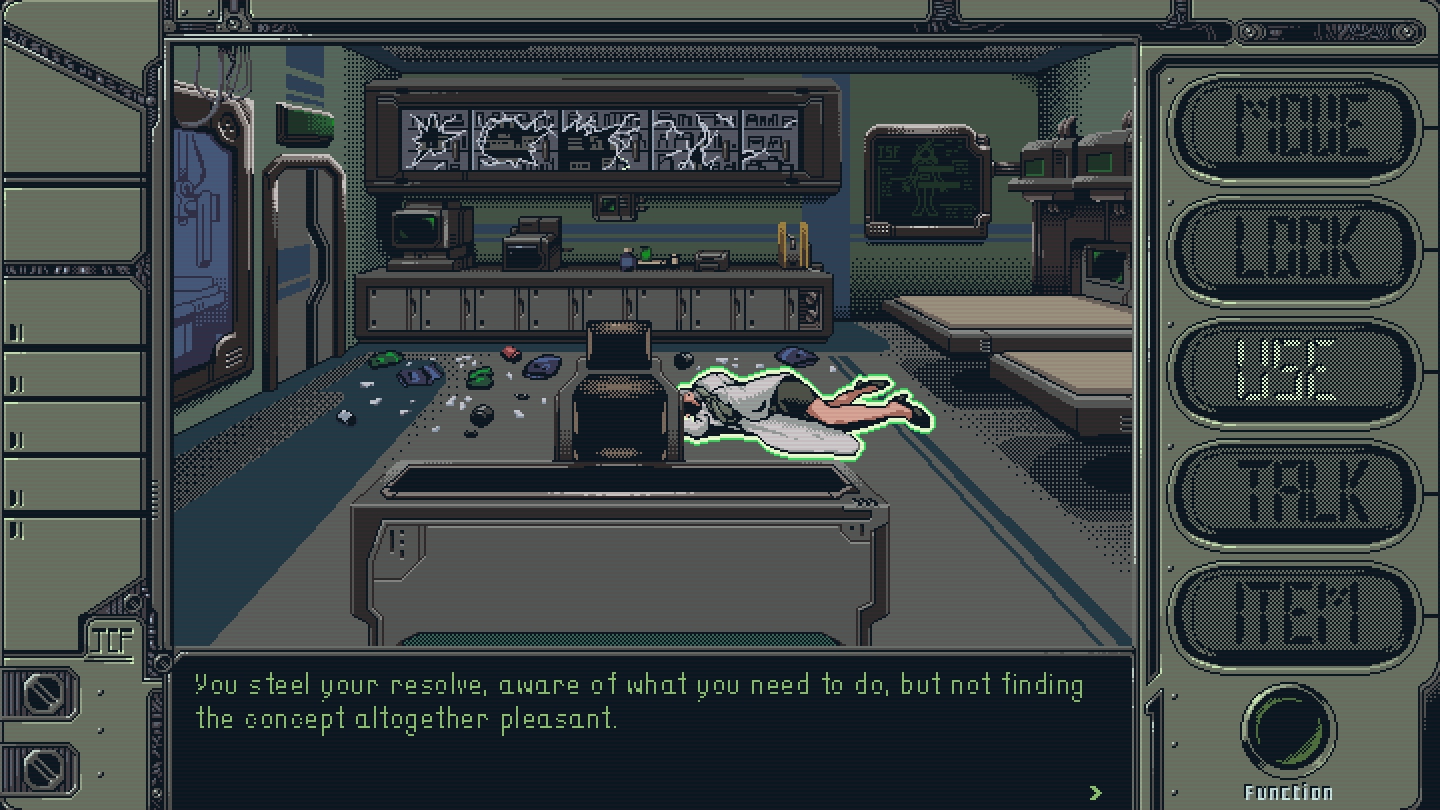Screen dimensions: 1440x810
Task: Choose the LOOK command
Action: tap(1294, 249)
